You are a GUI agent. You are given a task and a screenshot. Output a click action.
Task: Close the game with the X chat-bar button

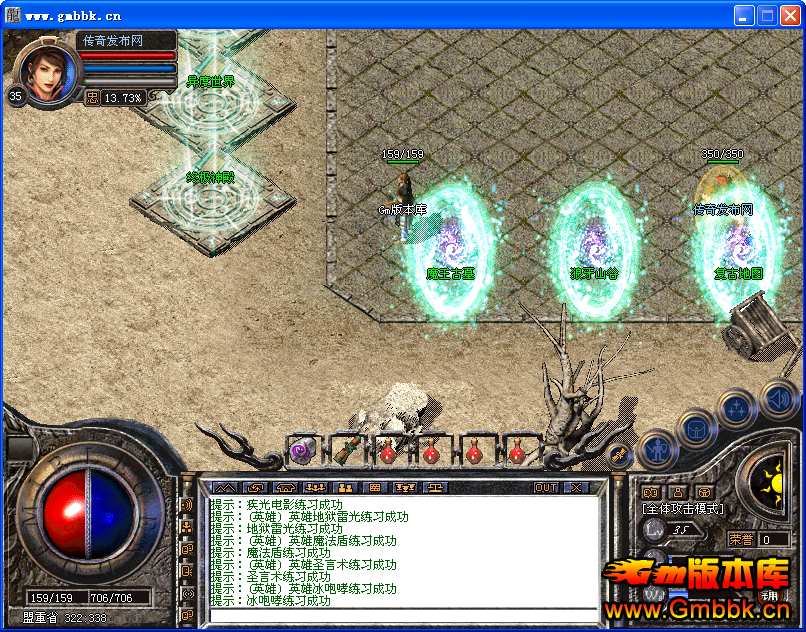click(x=576, y=488)
